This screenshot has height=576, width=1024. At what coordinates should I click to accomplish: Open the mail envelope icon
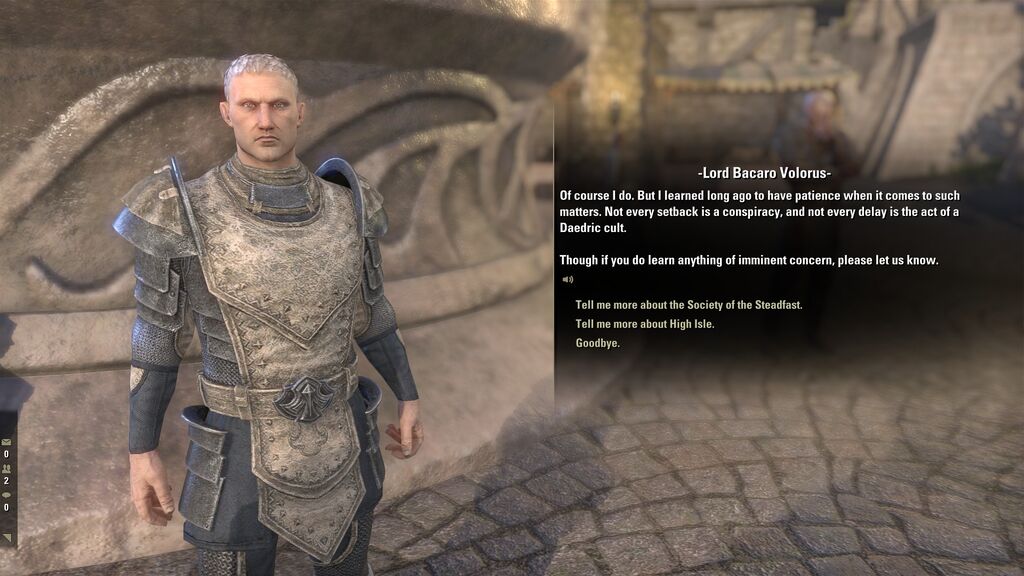tap(6, 441)
